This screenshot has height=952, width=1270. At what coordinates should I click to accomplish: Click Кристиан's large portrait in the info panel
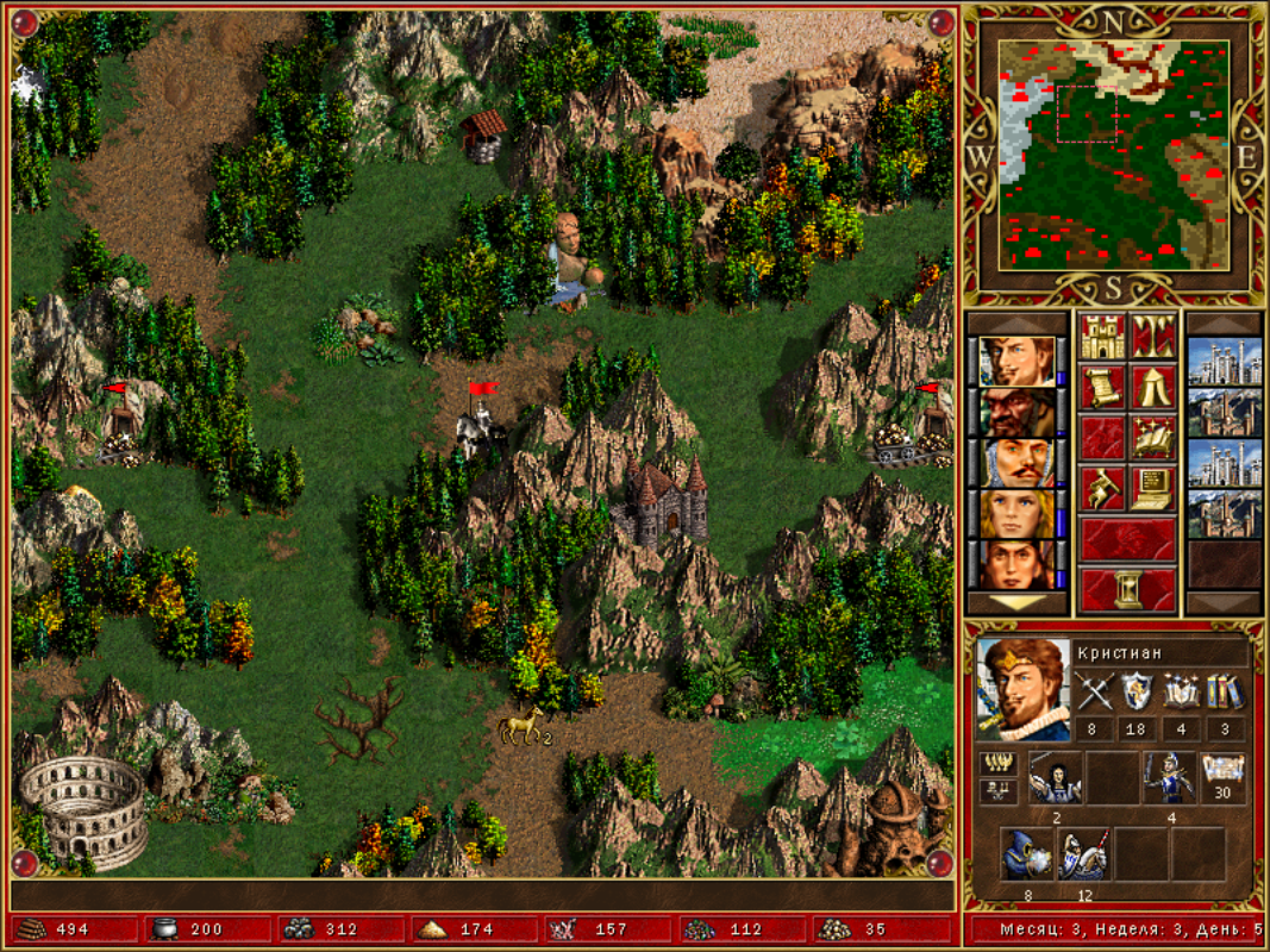[1023, 689]
